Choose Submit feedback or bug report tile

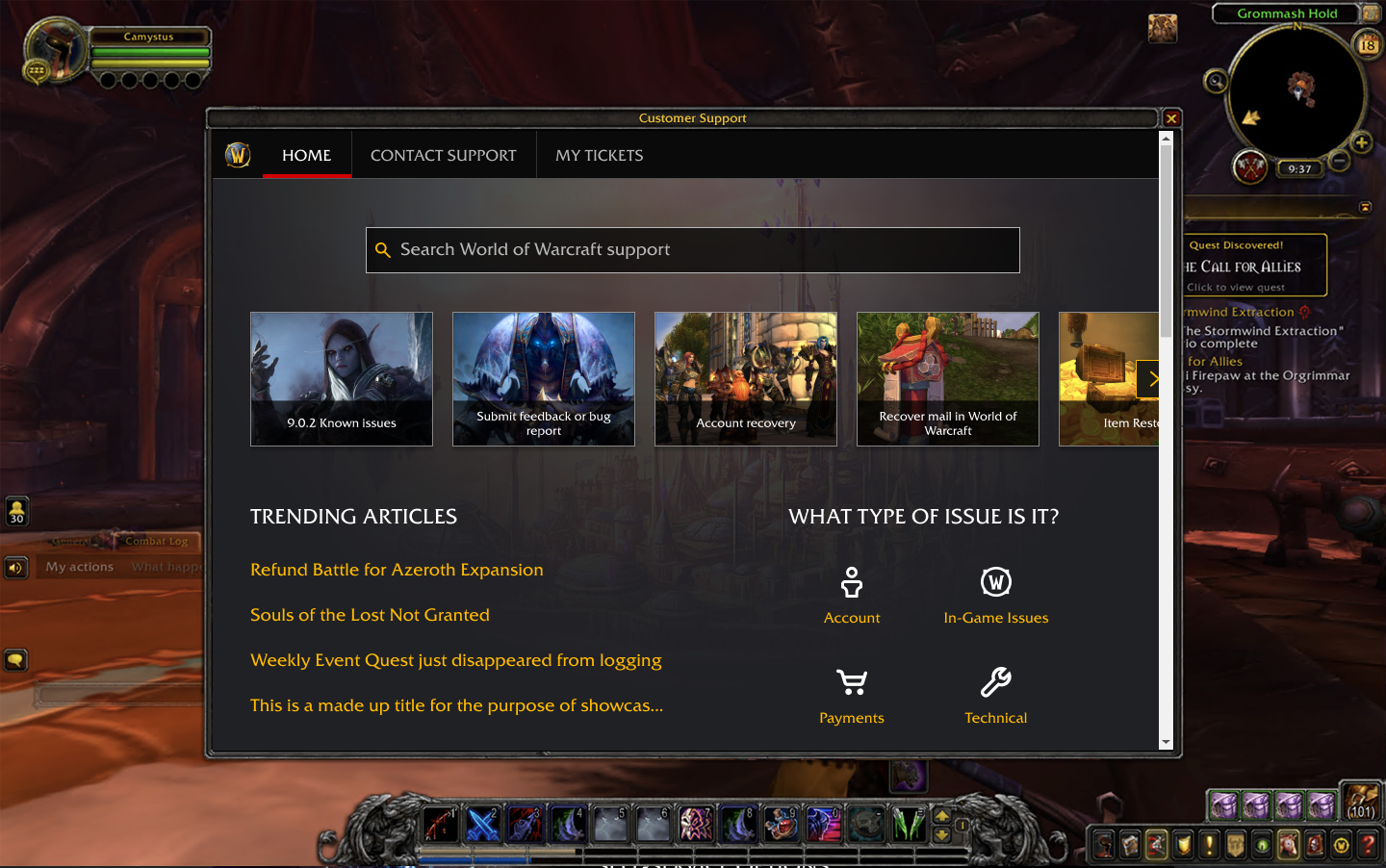[x=544, y=379]
